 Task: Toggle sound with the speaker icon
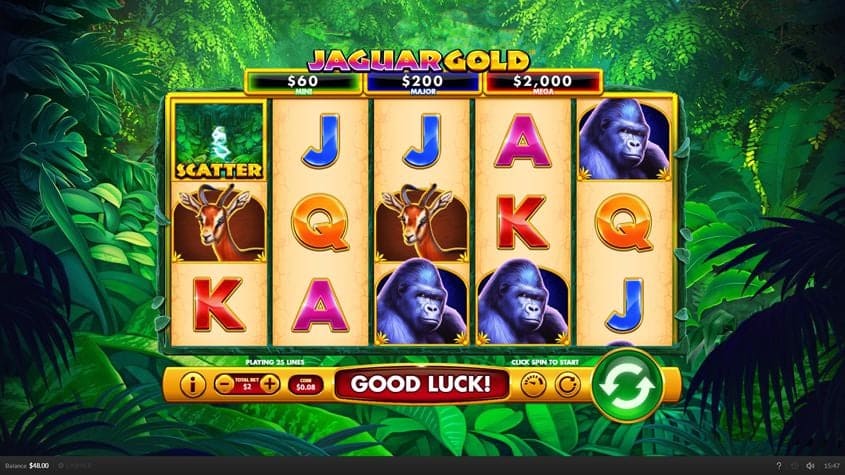click(809, 466)
